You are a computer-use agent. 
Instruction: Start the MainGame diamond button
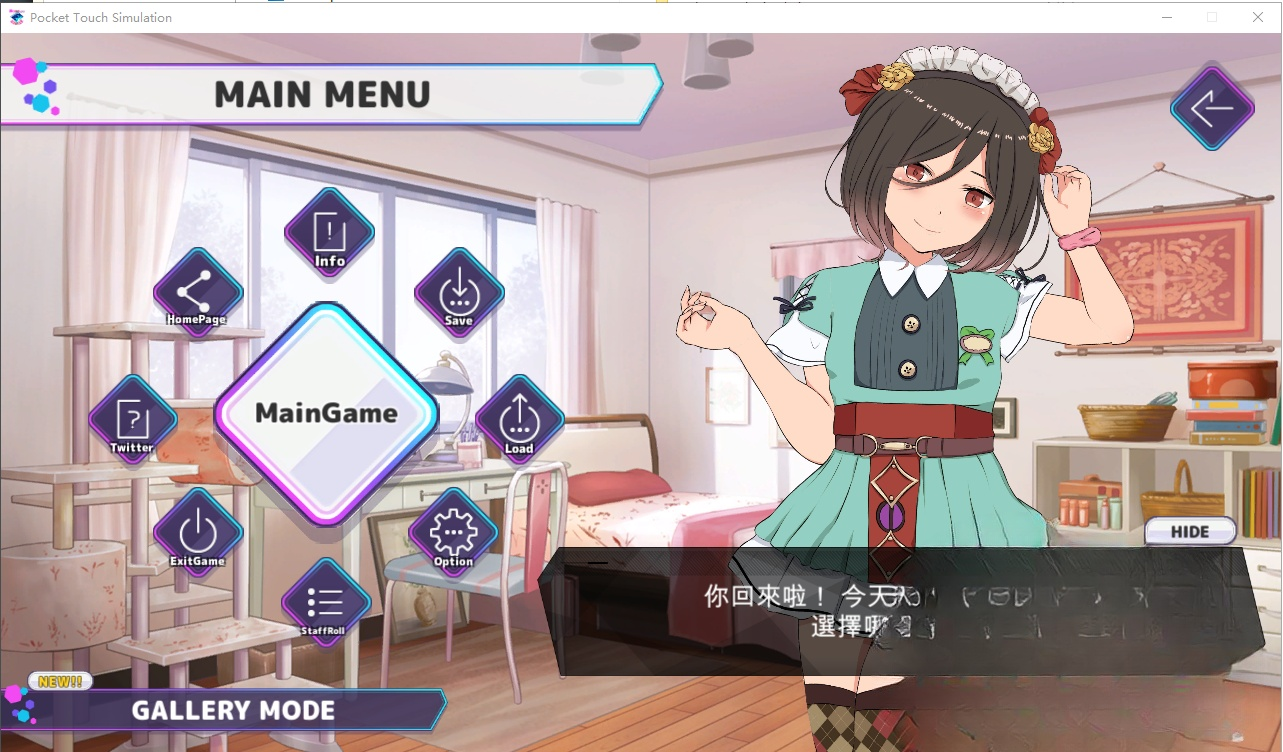tap(326, 414)
